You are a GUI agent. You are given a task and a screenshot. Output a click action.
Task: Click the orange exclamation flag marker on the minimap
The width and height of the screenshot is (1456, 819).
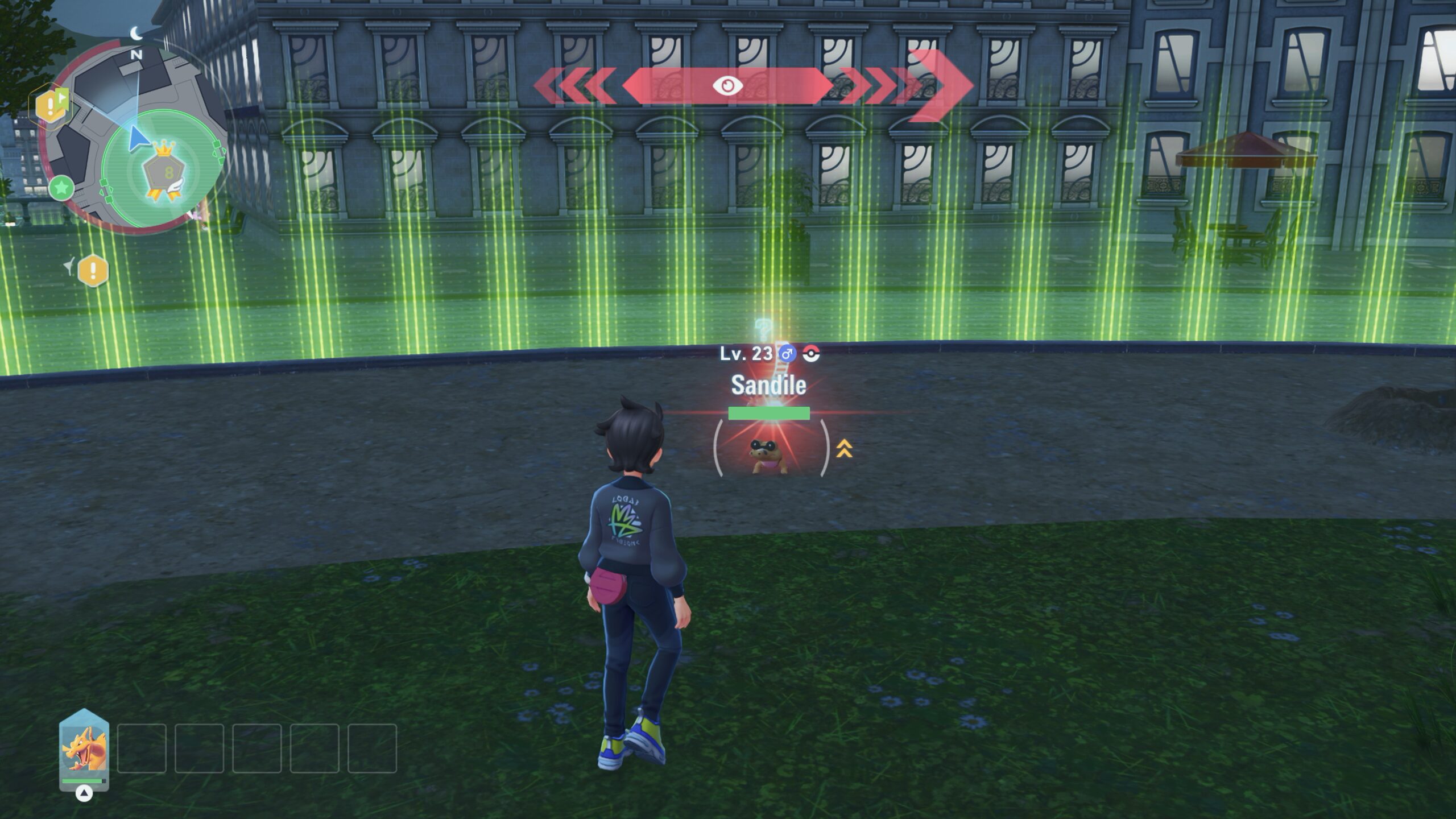click(52, 105)
